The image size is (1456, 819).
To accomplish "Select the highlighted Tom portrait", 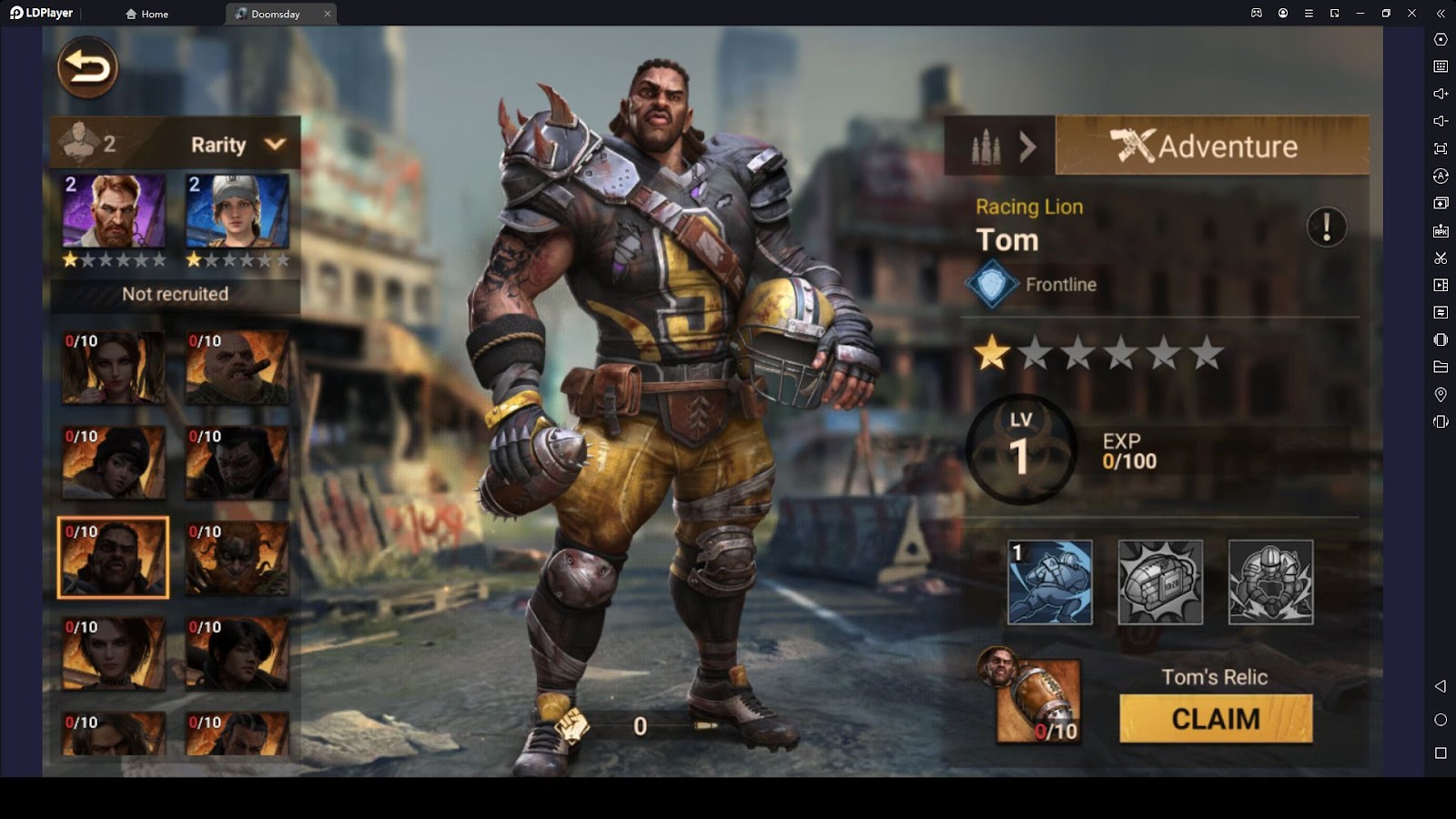I will (114, 558).
